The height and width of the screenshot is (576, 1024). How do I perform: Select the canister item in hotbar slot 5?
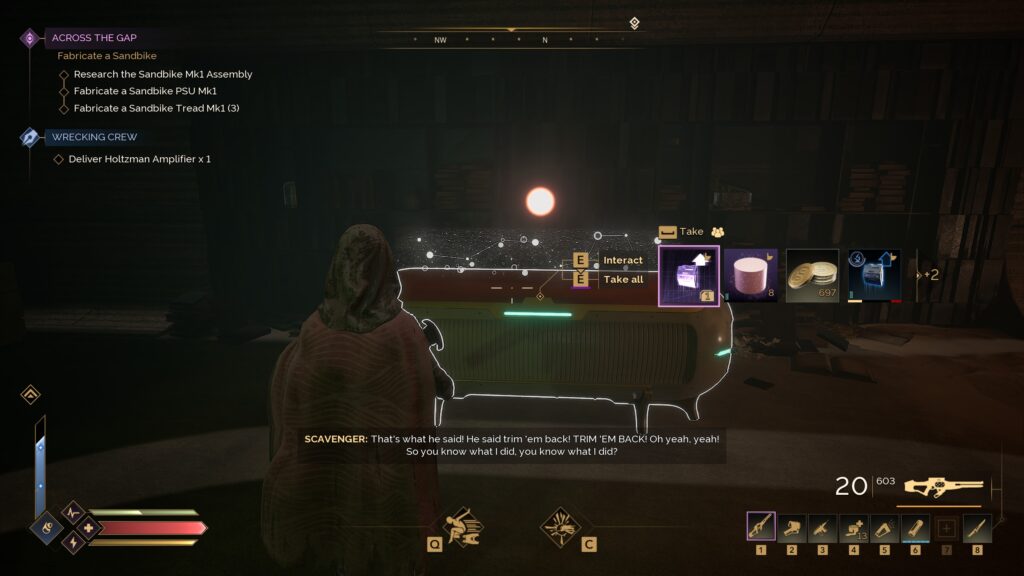point(885,527)
